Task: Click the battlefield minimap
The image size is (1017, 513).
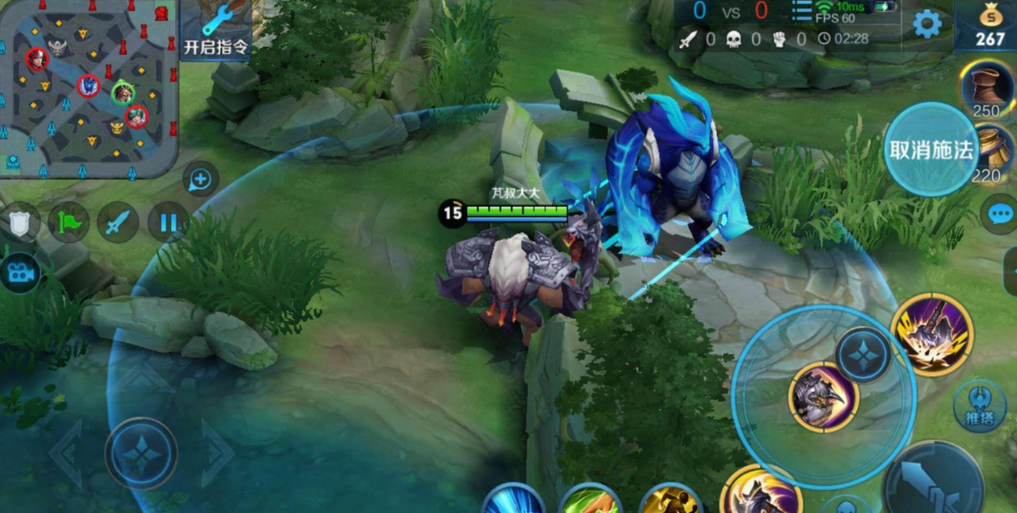Action: pos(89,88)
